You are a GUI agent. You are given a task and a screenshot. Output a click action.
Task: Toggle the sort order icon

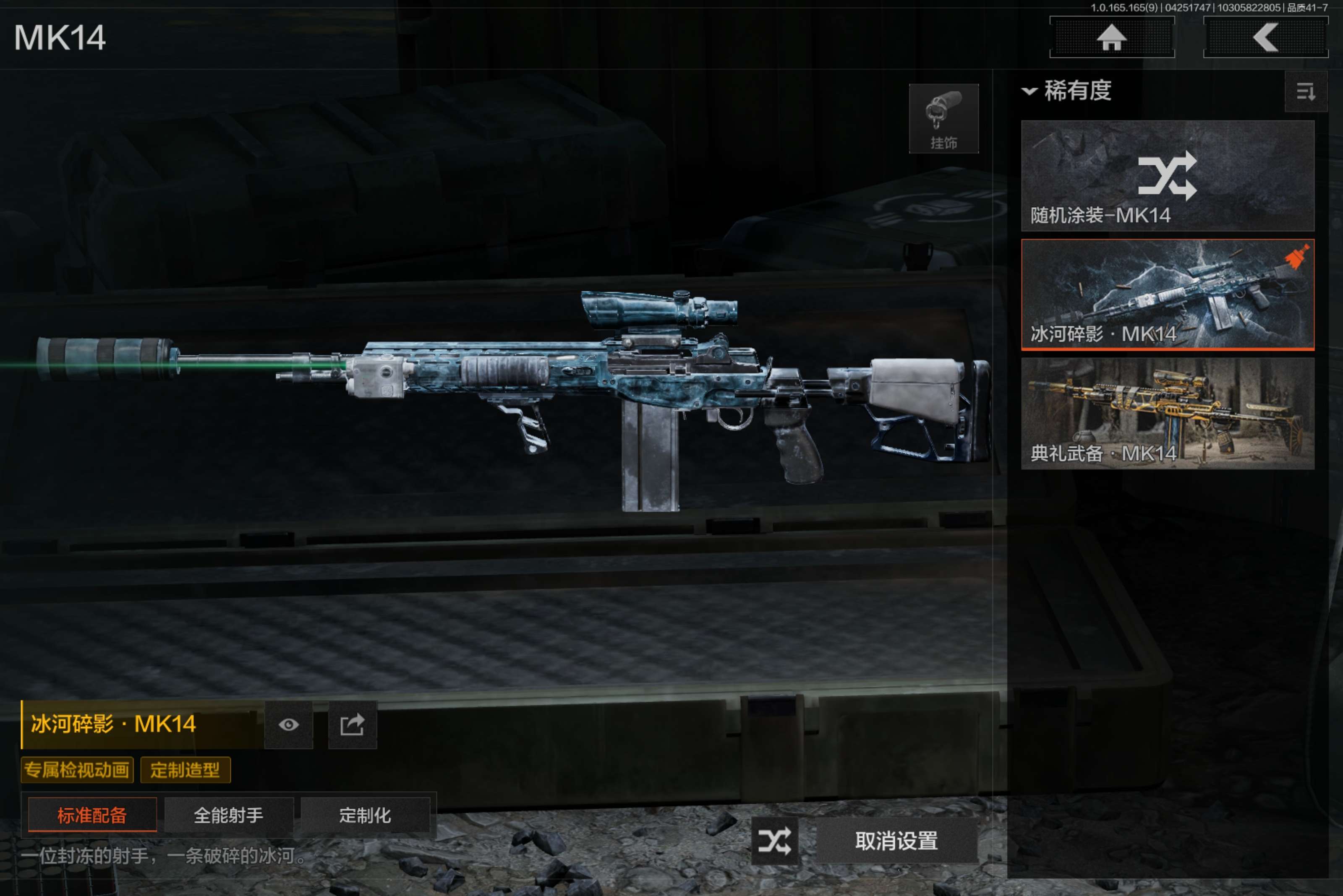pyautogui.click(x=1305, y=91)
